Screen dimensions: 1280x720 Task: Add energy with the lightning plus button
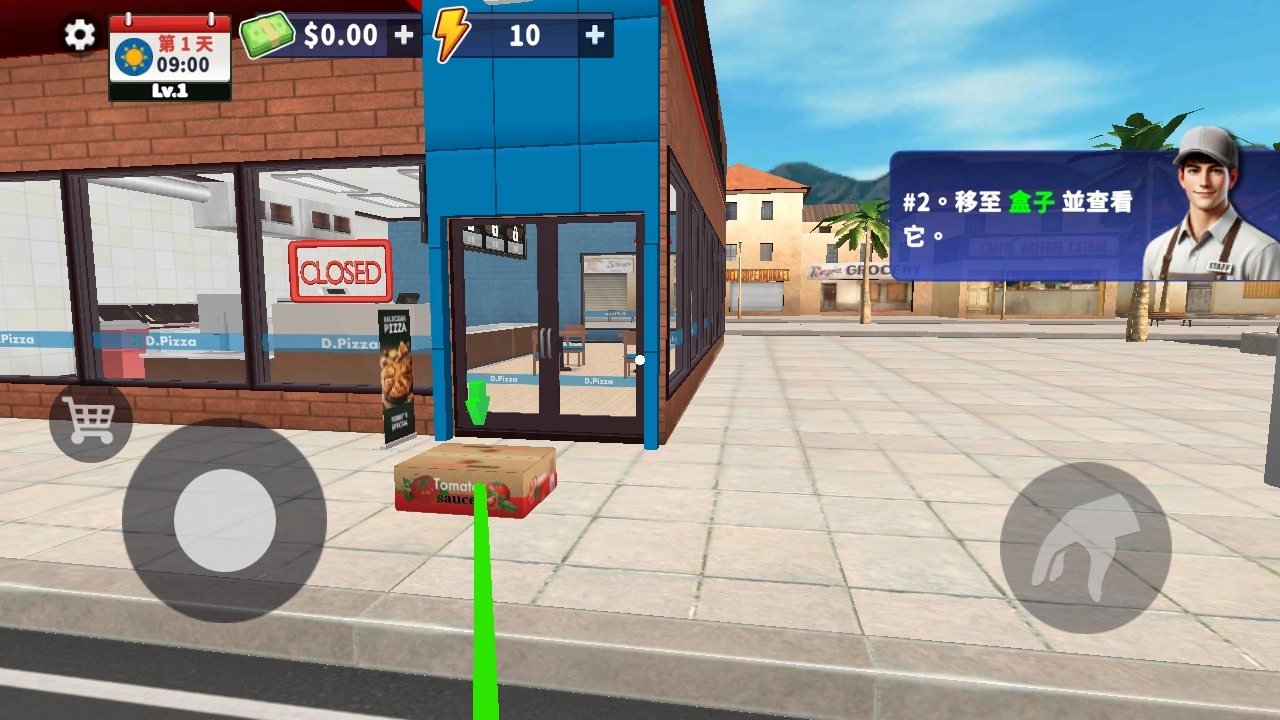coord(595,36)
